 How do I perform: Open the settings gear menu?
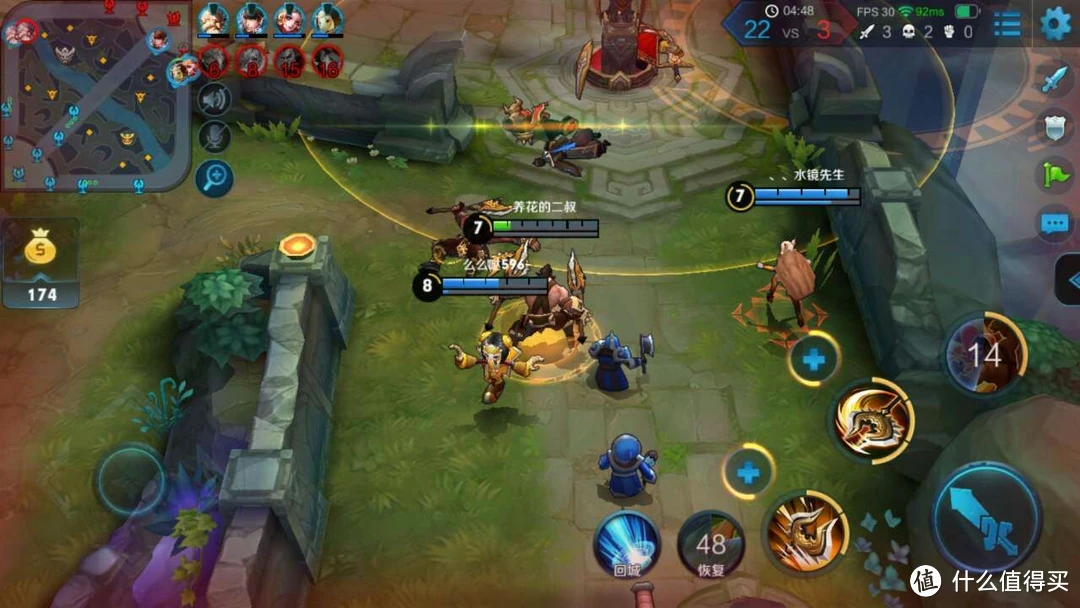1055,24
